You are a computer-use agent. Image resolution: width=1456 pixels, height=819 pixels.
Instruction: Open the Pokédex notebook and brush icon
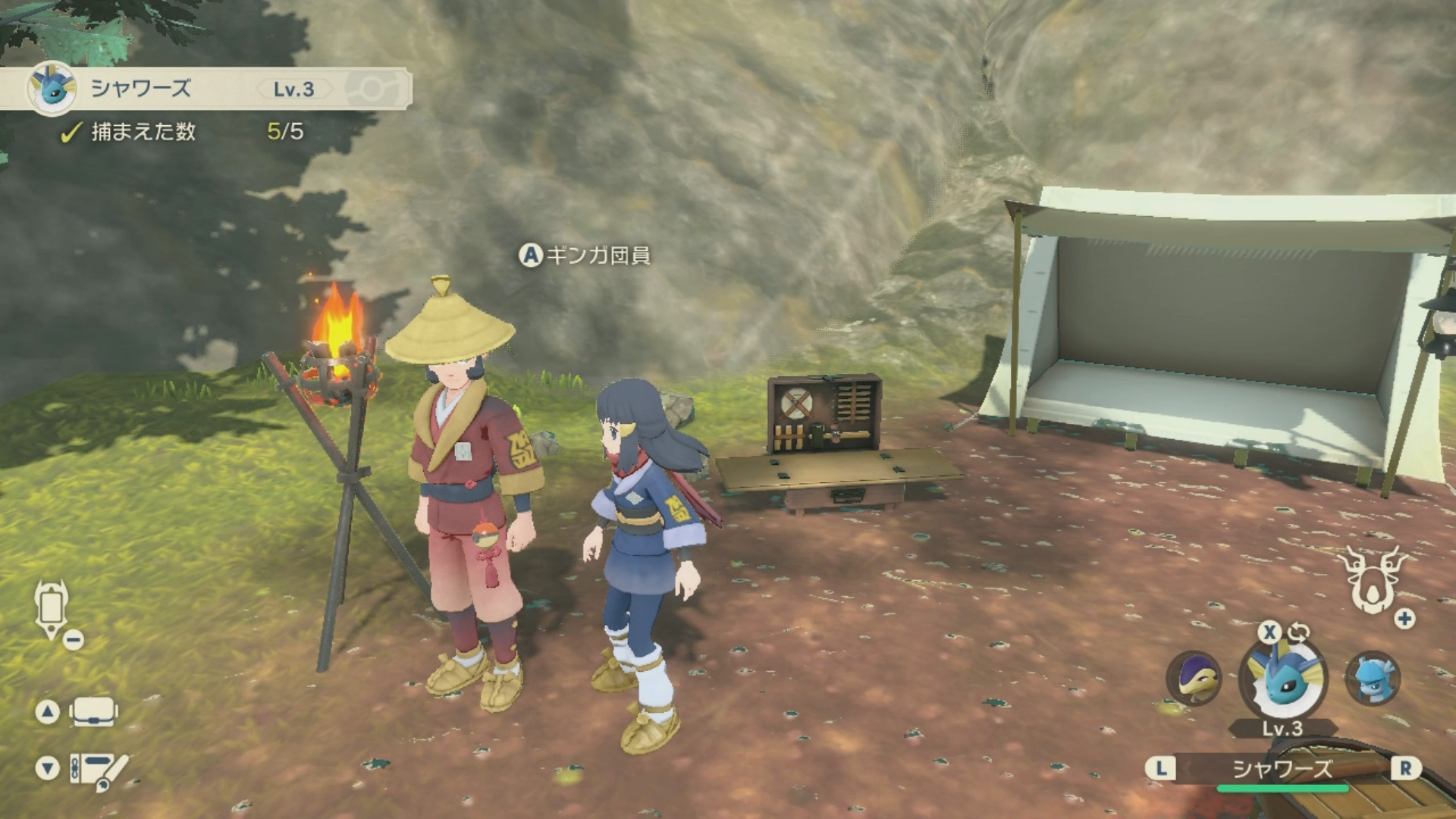[99, 769]
